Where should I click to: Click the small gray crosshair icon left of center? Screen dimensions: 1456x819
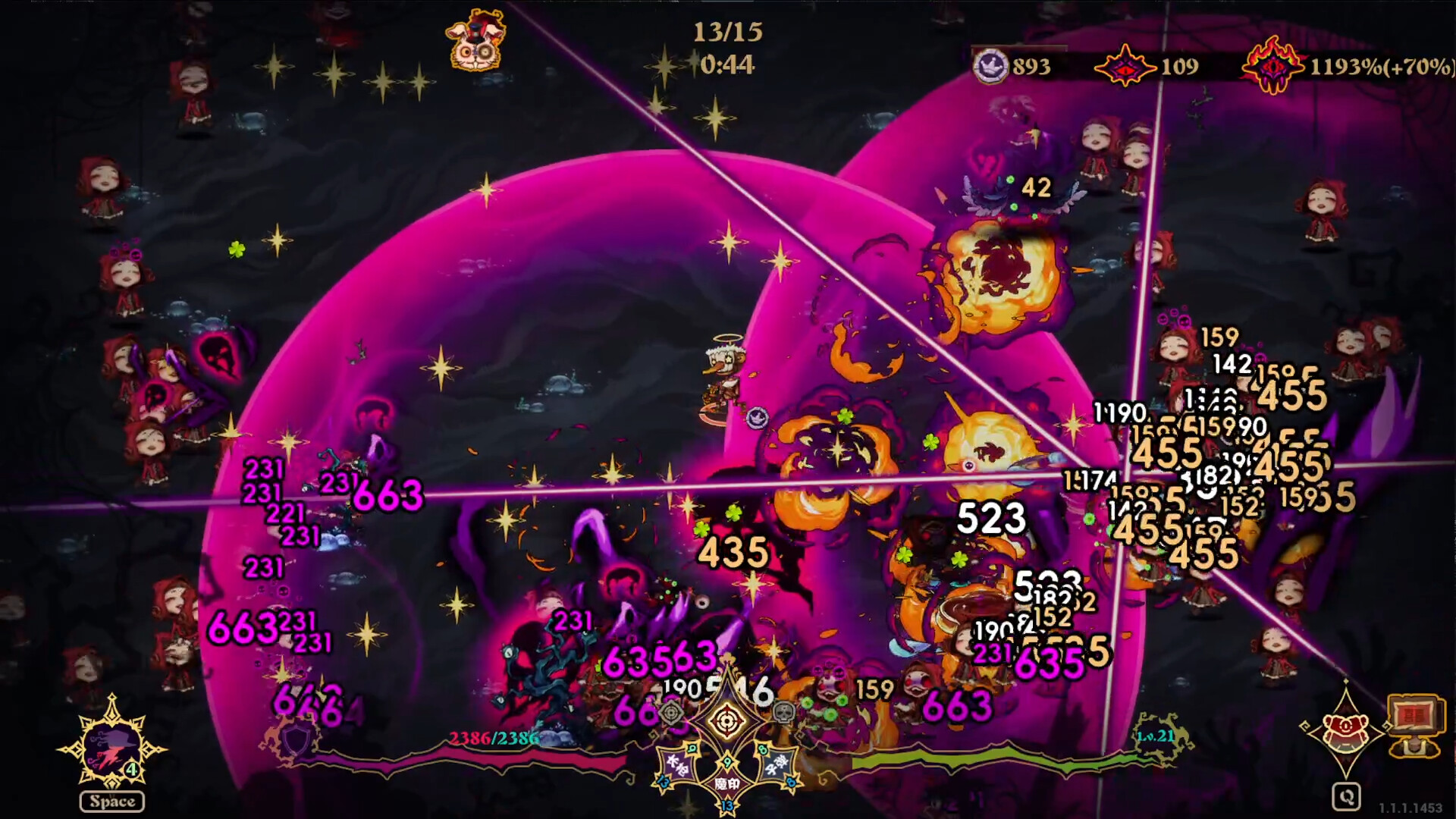pyautogui.click(x=670, y=714)
